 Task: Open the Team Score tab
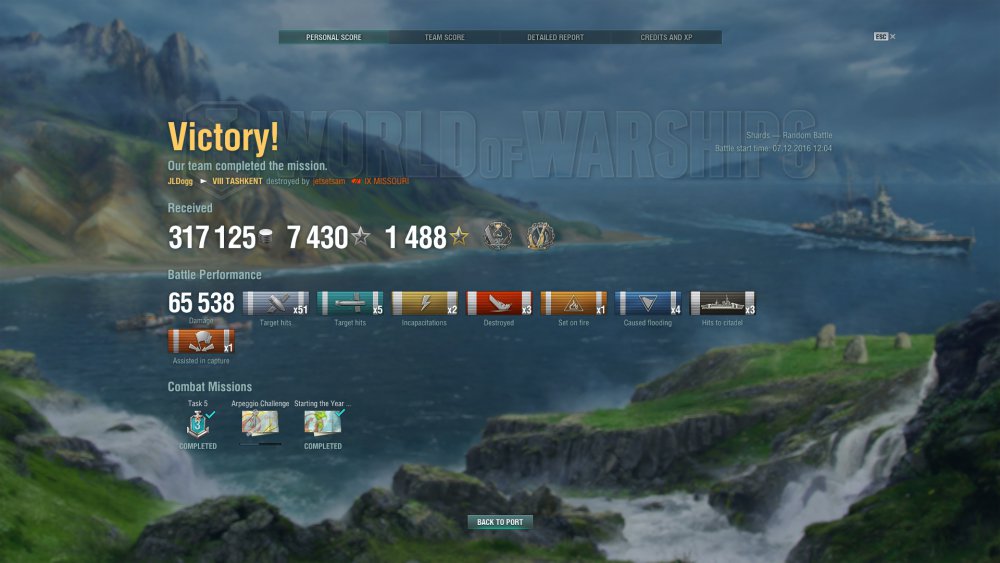tap(444, 38)
